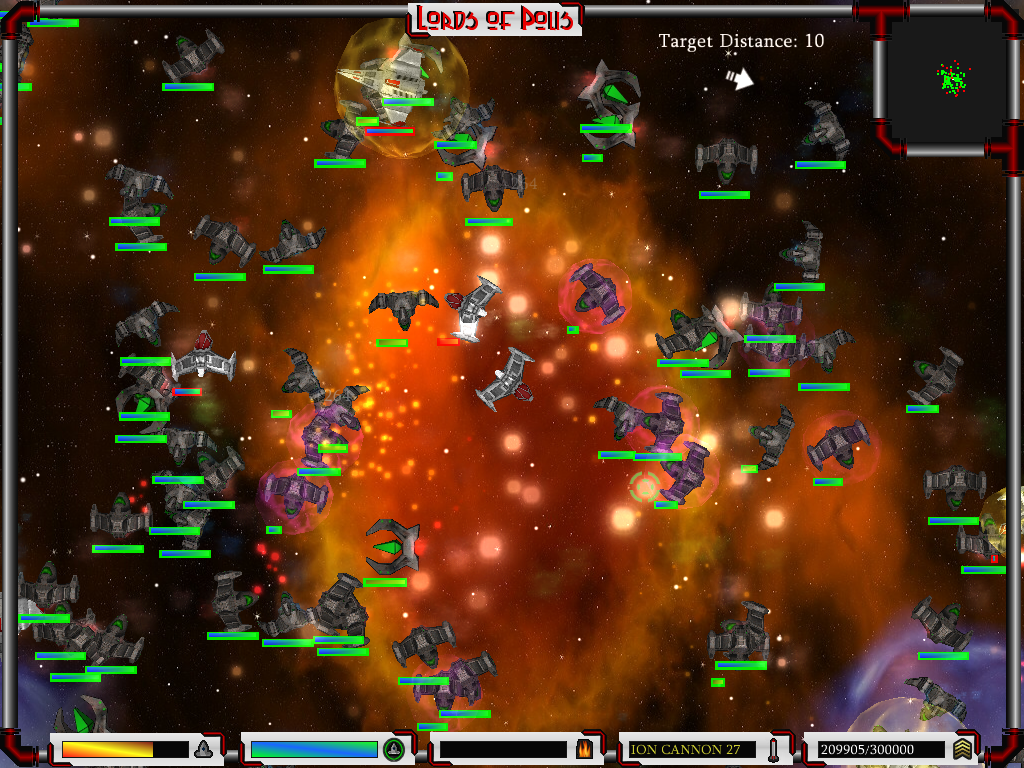The image size is (1024, 768).
Task: Click the Lords of Polis title banner
Action: [495, 18]
